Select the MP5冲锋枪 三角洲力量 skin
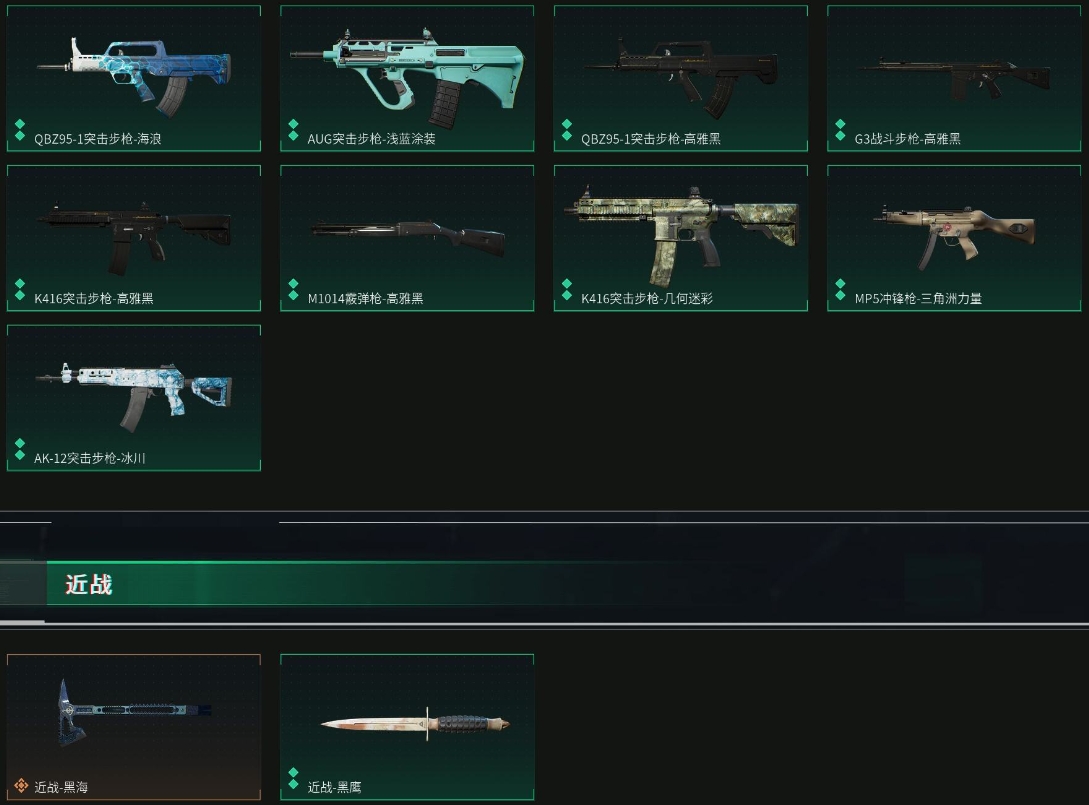This screenshot has height=805, width=1089. (954, 238)
